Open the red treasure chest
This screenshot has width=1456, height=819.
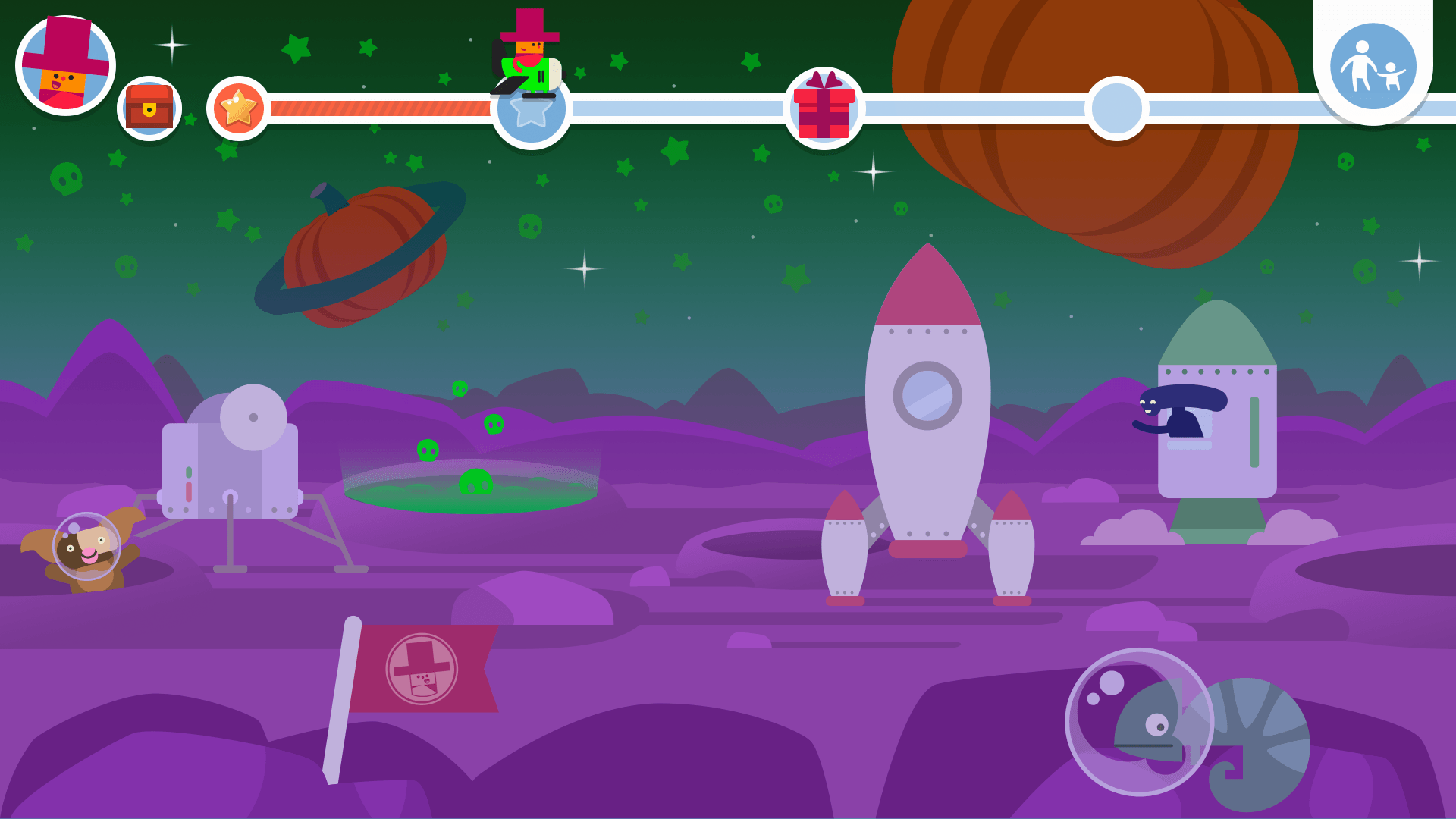point(149,108)
